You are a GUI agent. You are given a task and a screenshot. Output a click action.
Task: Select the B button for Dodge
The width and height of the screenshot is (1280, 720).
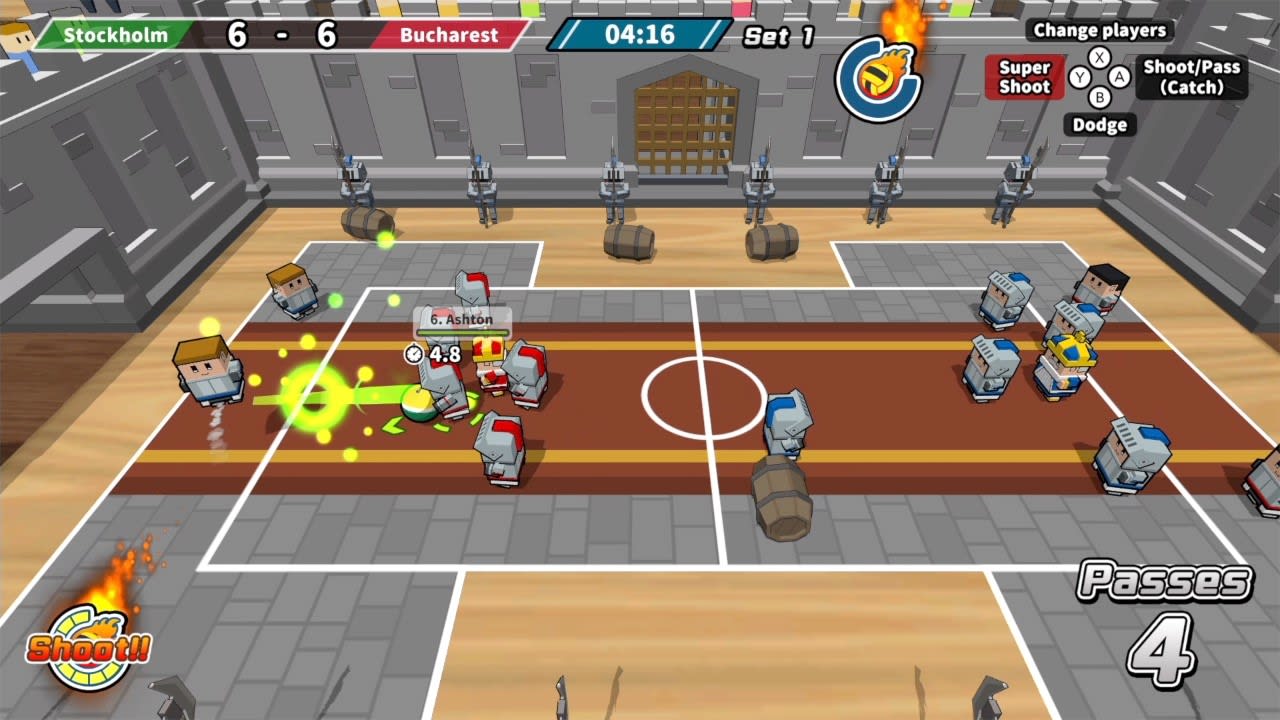tap(1100, 97)
